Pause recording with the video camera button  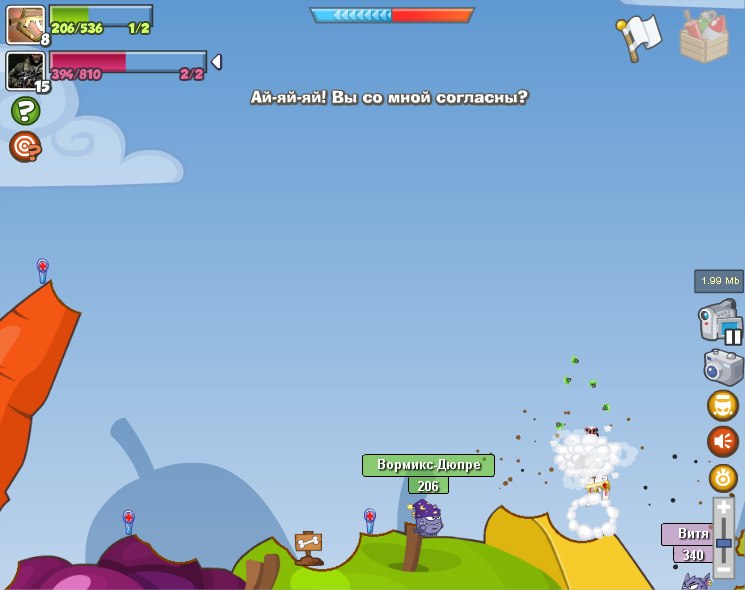(x=721, y=324)
